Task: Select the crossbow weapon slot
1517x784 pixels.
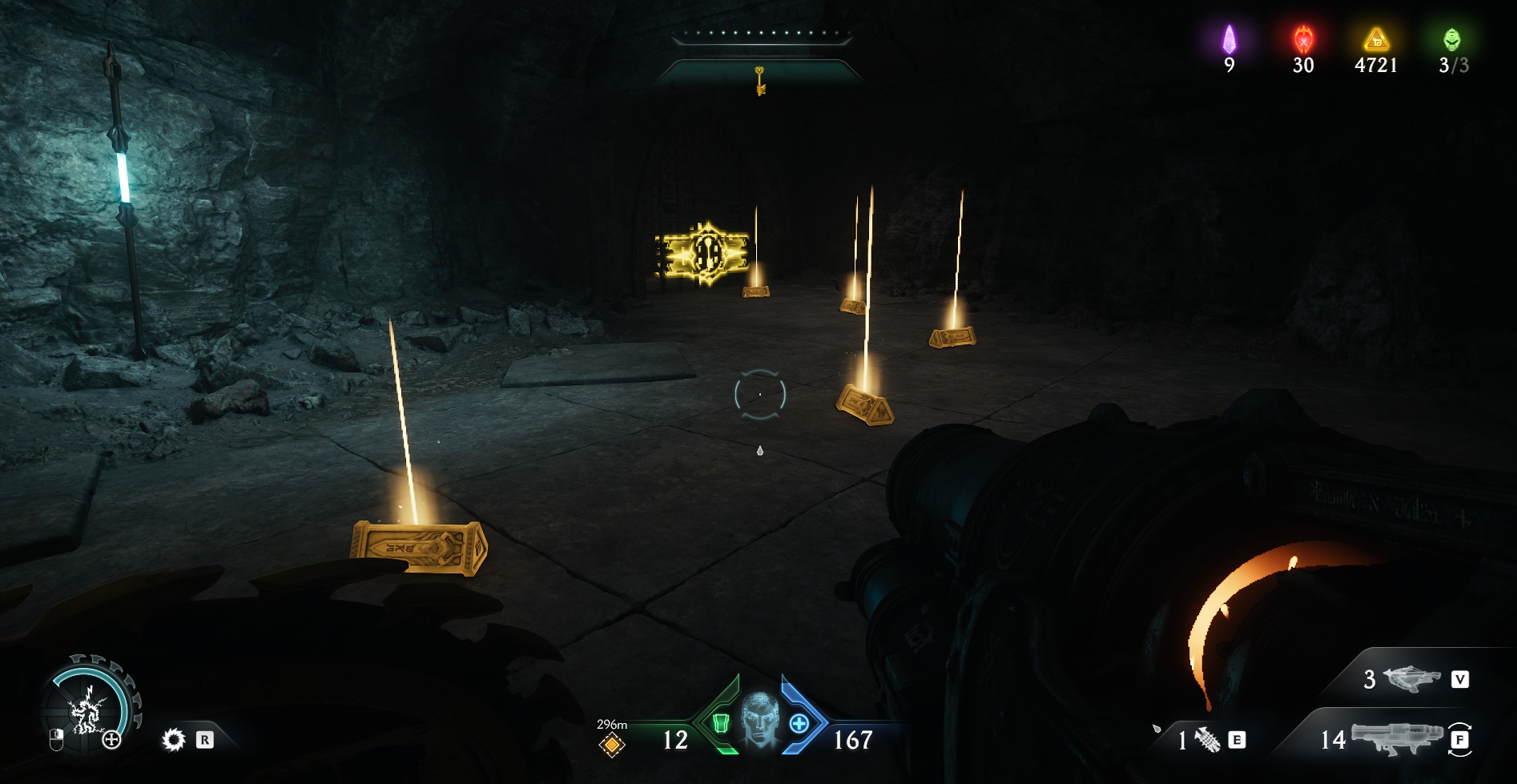Action: tap(1410, 680)
